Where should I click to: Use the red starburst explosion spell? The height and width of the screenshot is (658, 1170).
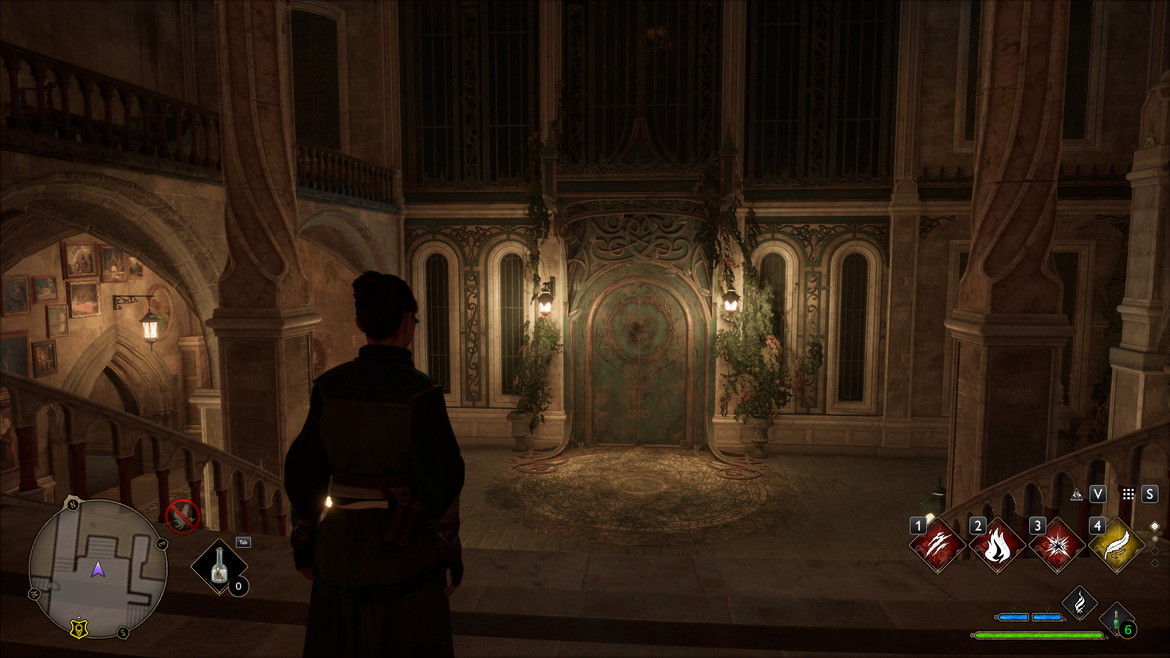(x=1057, y=545)
